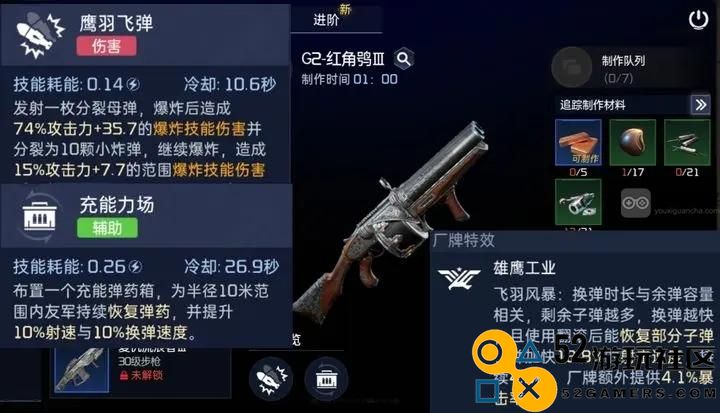Open the 进阶 advancement tab
Image resolution: width=720 pixels, height=413 pixels.
[x=326, y=19]
